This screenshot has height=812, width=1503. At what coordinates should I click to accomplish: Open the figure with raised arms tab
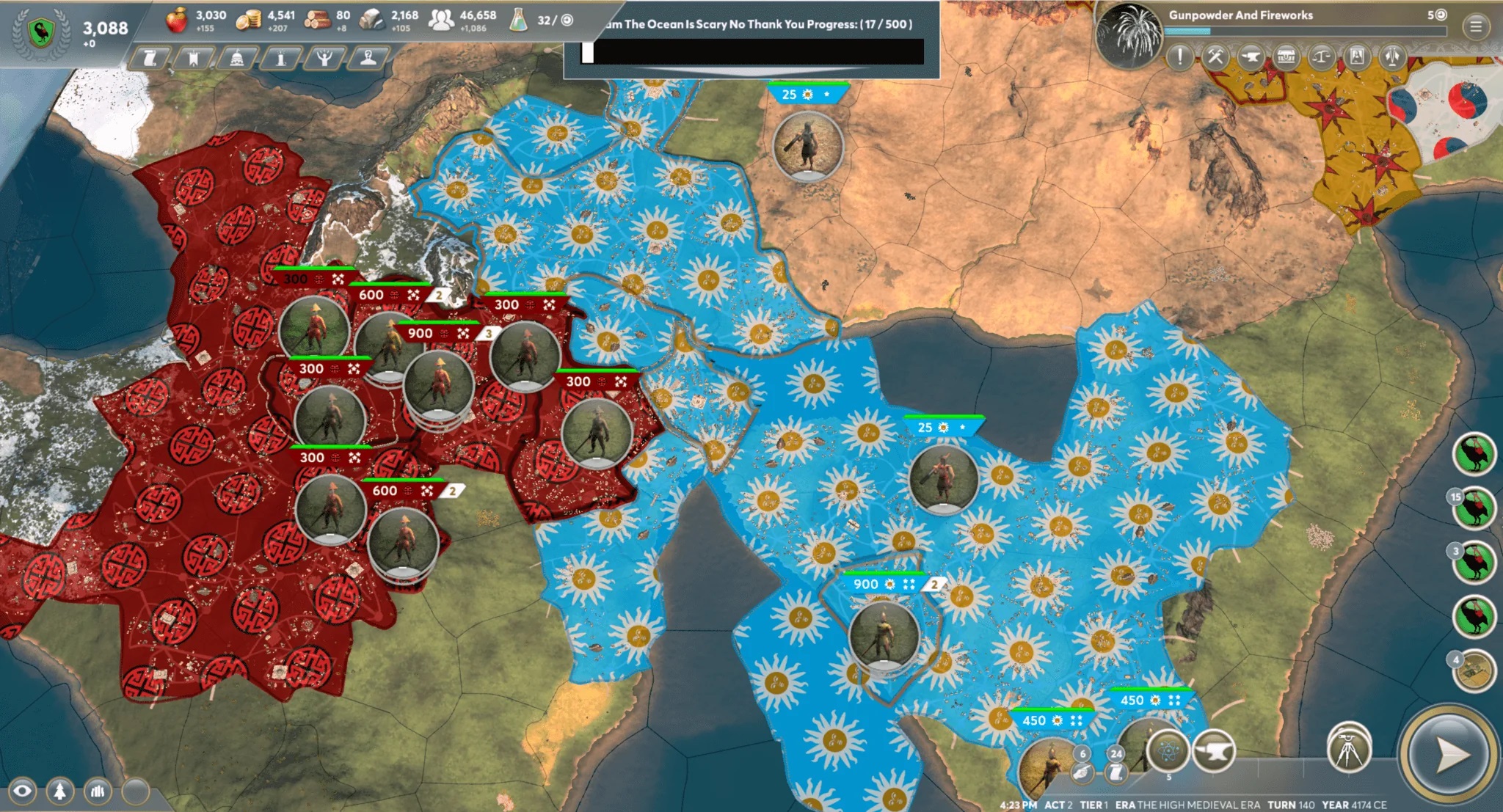pos(324,59)
